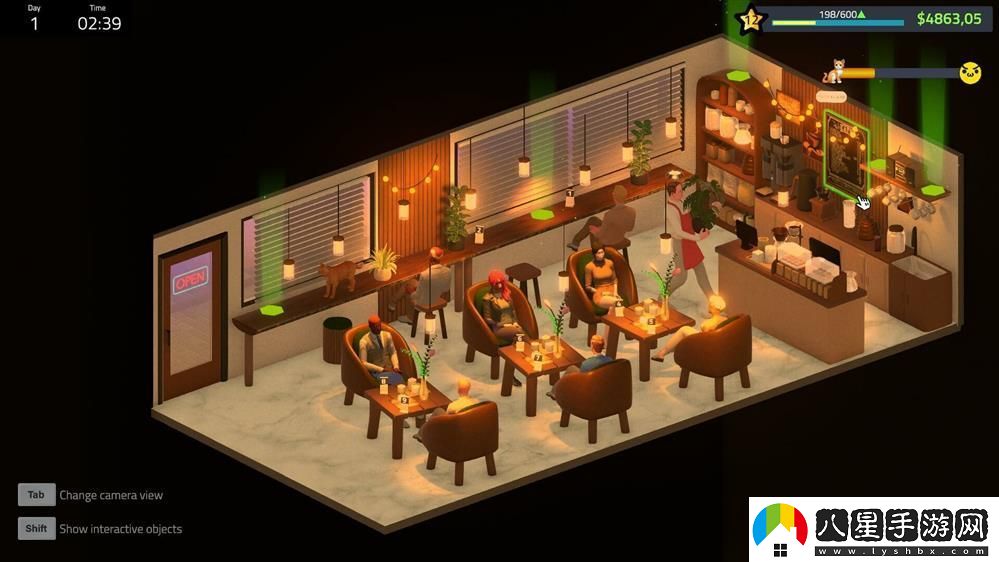
Task: Click the gold star level badge
Action: [750, 18]
